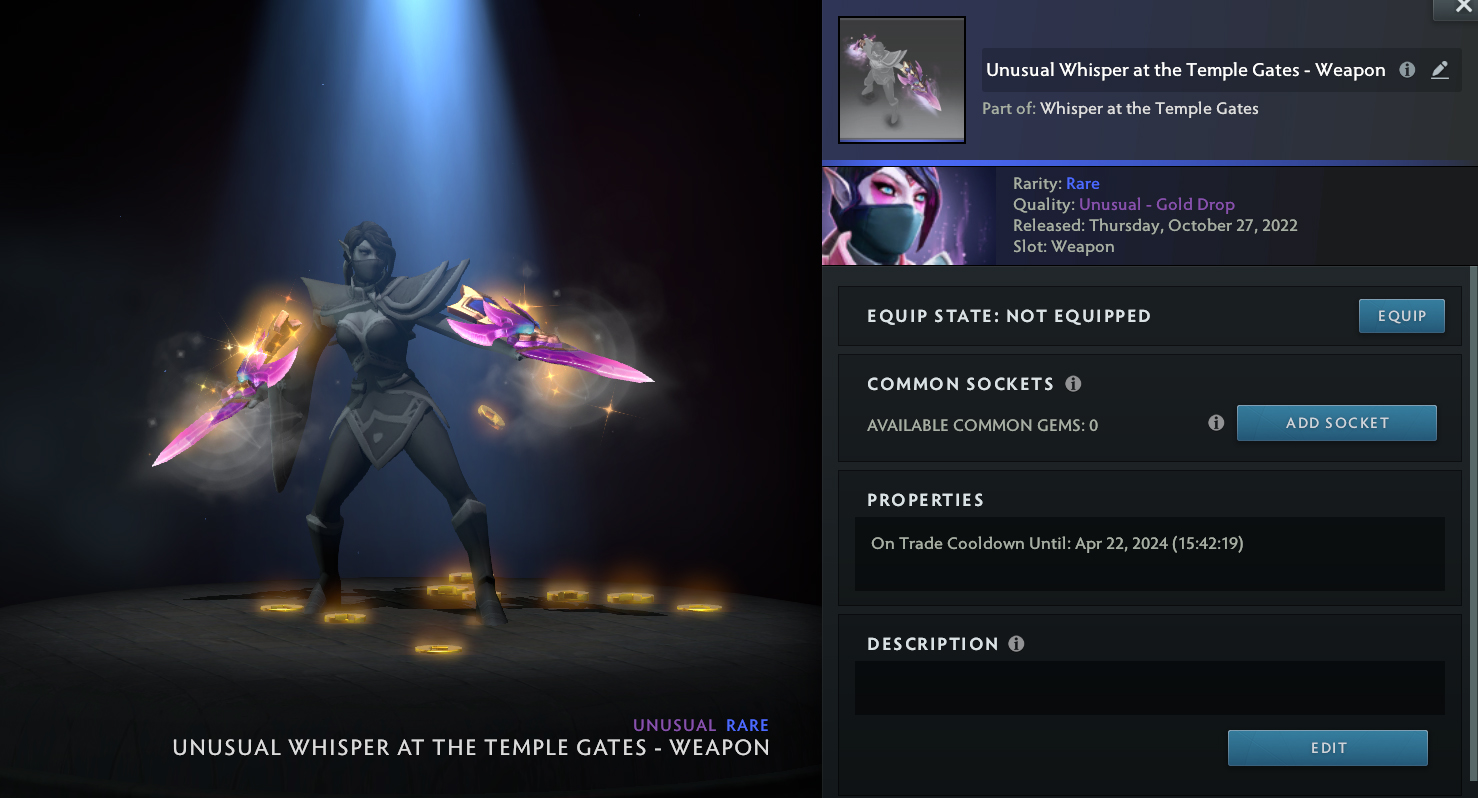Edit the item description
This screenshot has height=798, width=1478.
pos(1327,748)
